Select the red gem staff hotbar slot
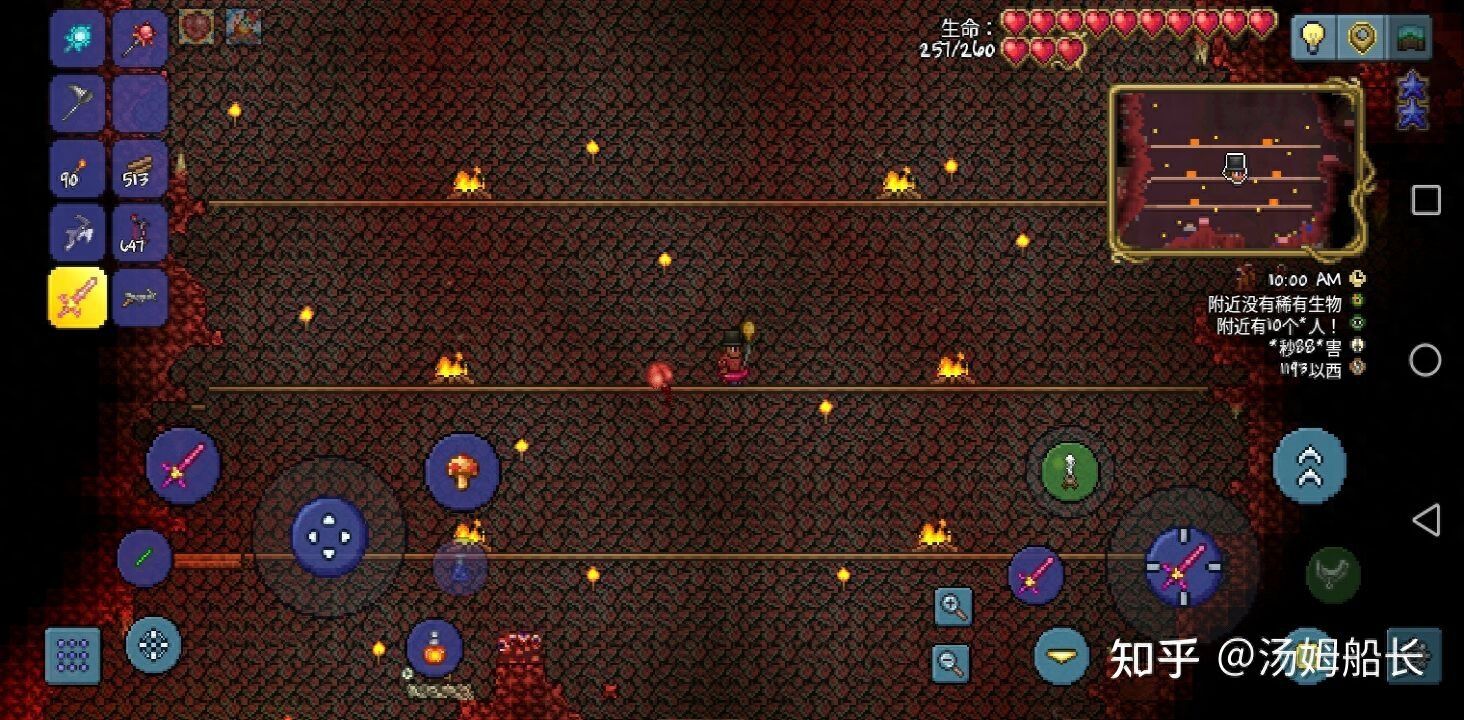Viewport: 1464px width, 720px height. click(139, 40)
